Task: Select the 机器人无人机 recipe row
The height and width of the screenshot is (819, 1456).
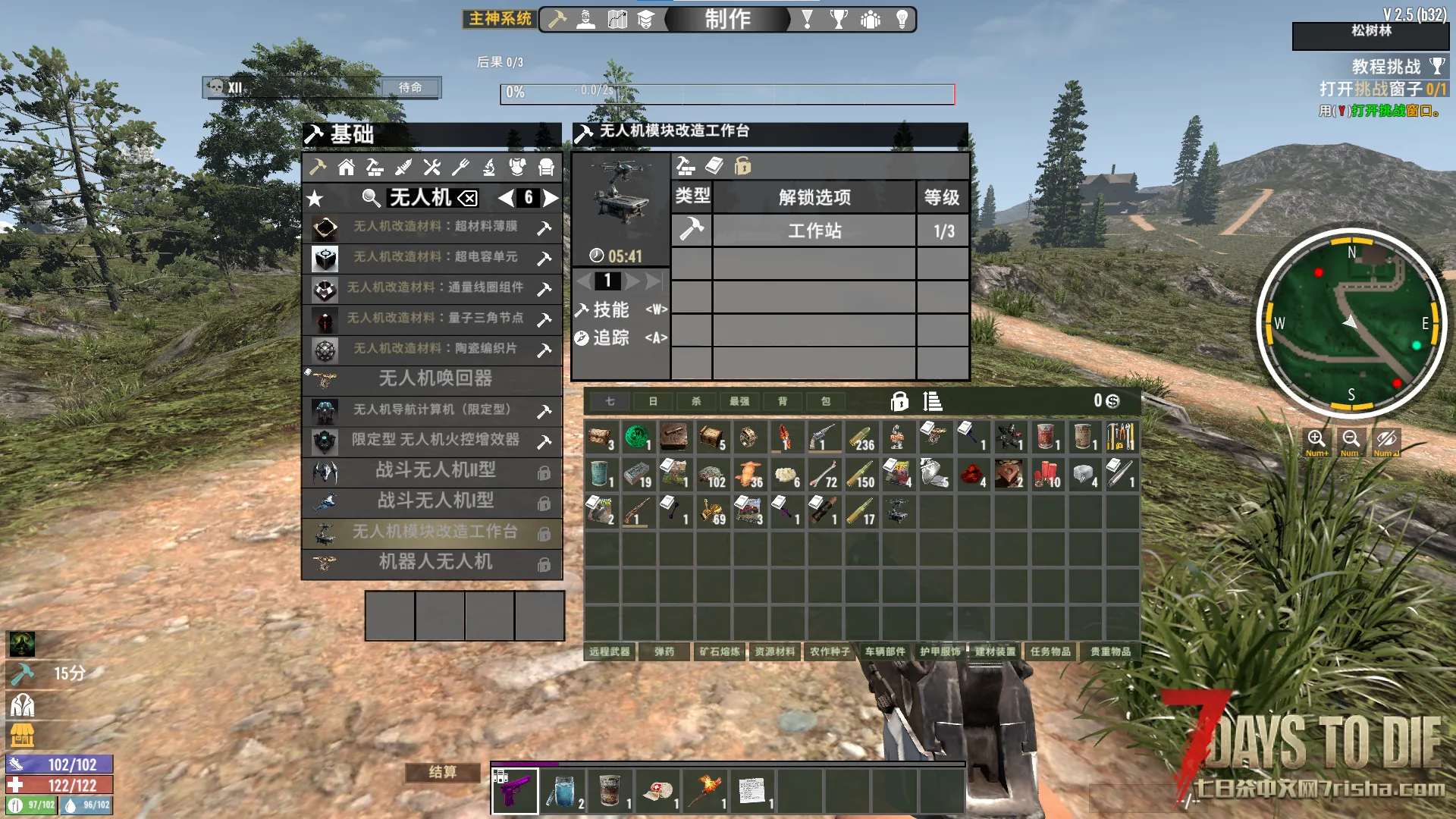Action: [x=435, y=562]
